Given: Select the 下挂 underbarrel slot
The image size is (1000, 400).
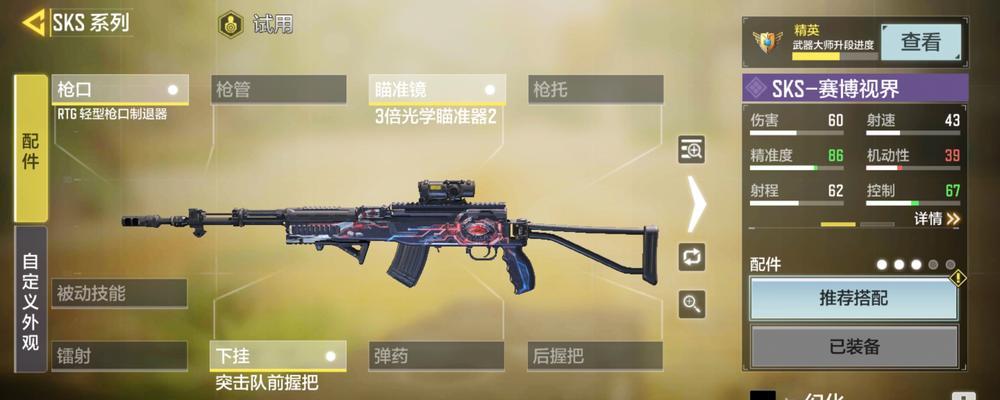Looking at the screenshot, I should [x=278, y=356].
